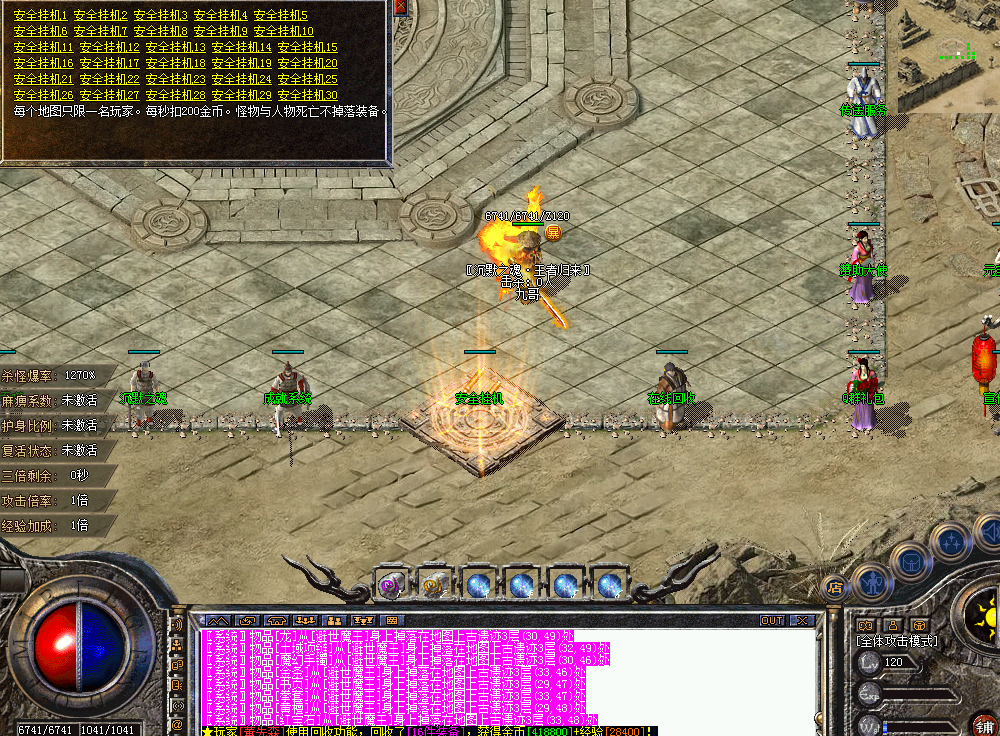The height and width of the screenshot is (736, 1000).
Task: Click the OUT button on chat bar
Action: tap(772, 621)
